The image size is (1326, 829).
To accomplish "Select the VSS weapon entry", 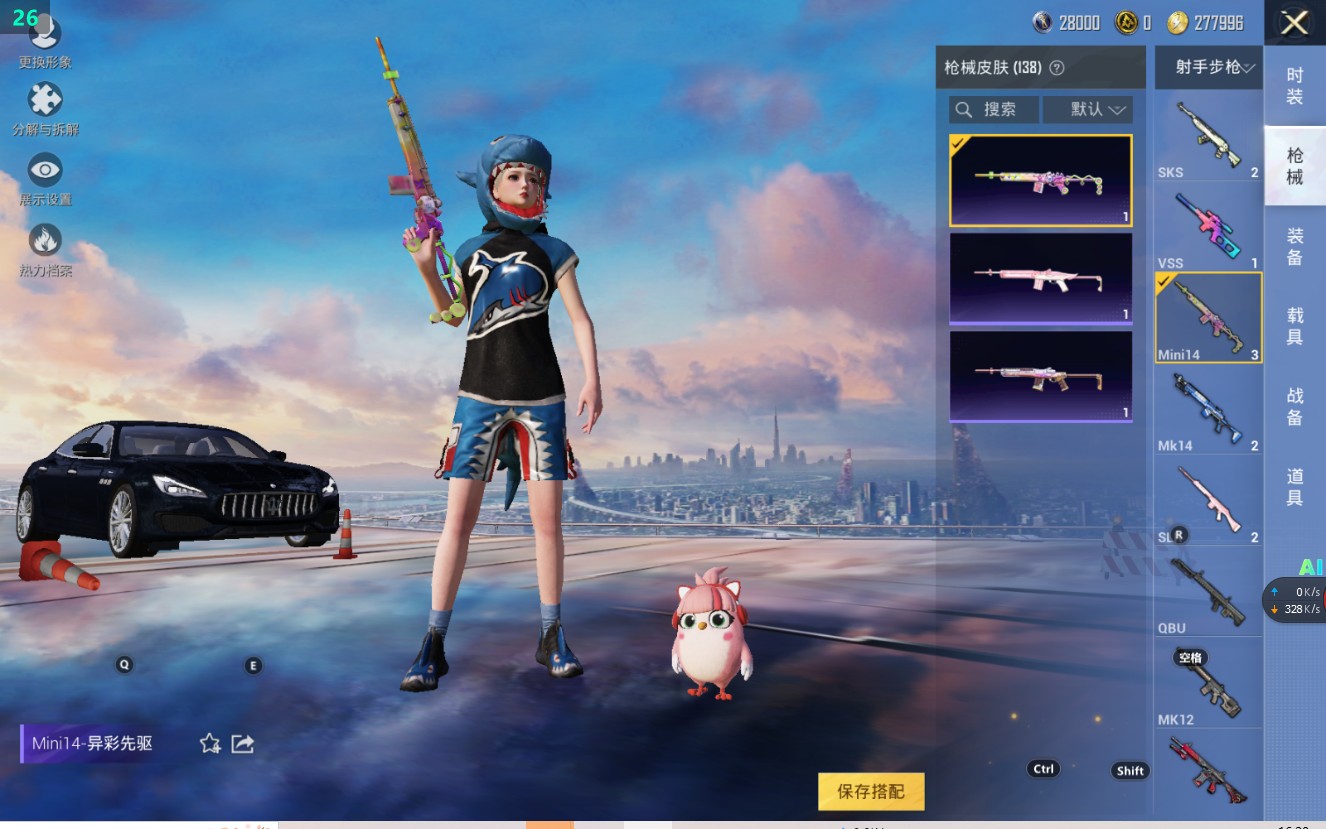I will (x=1208, y=228).
